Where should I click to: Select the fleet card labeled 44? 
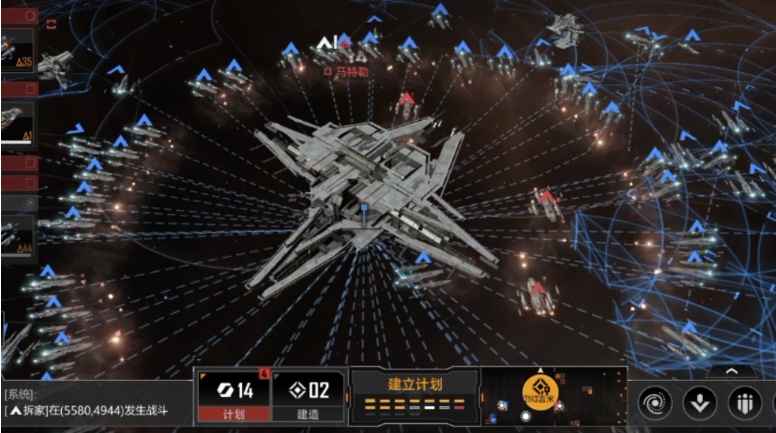coord(18,238)
